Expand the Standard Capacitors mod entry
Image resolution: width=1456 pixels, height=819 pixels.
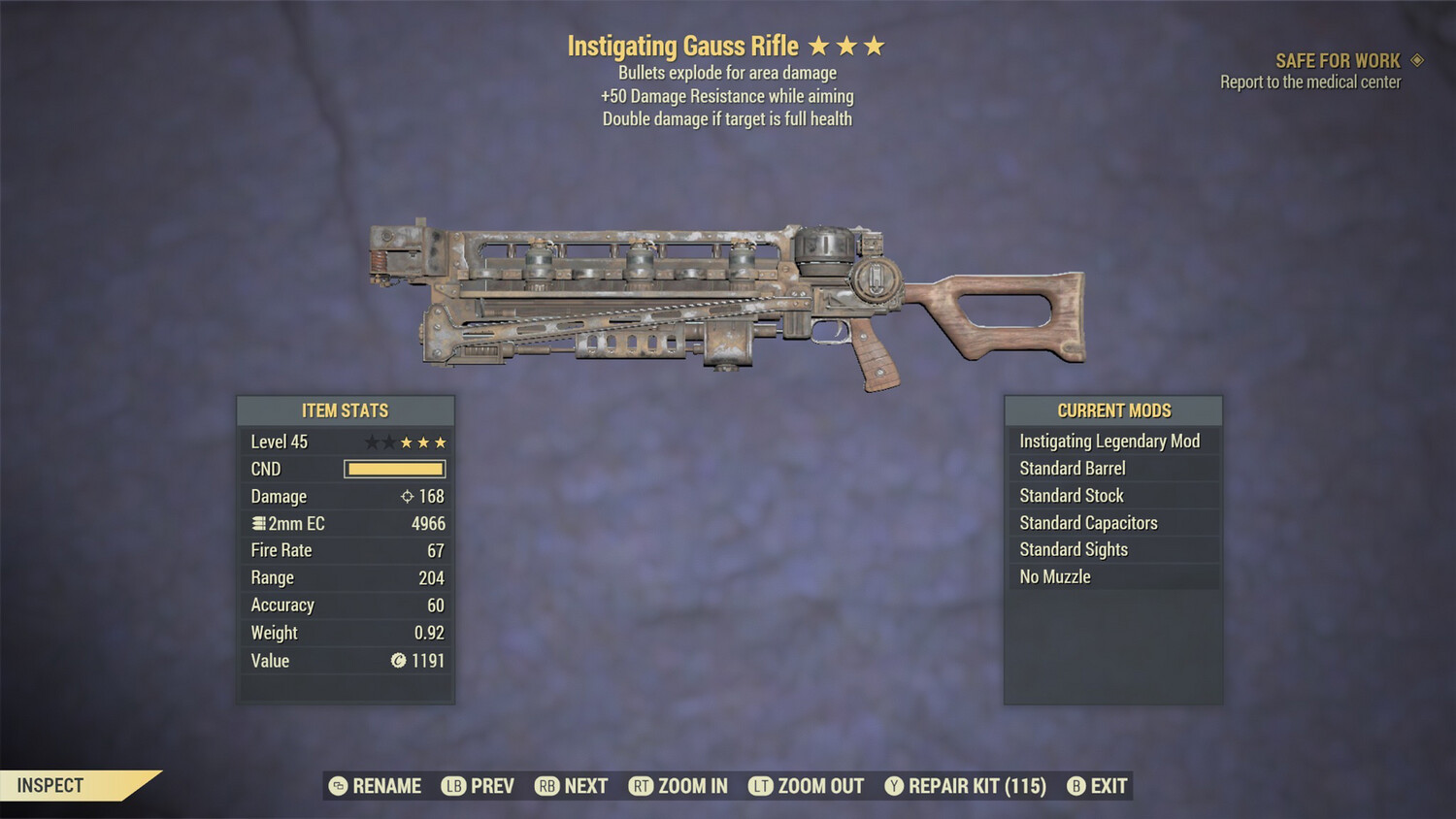pos(1112,522)
